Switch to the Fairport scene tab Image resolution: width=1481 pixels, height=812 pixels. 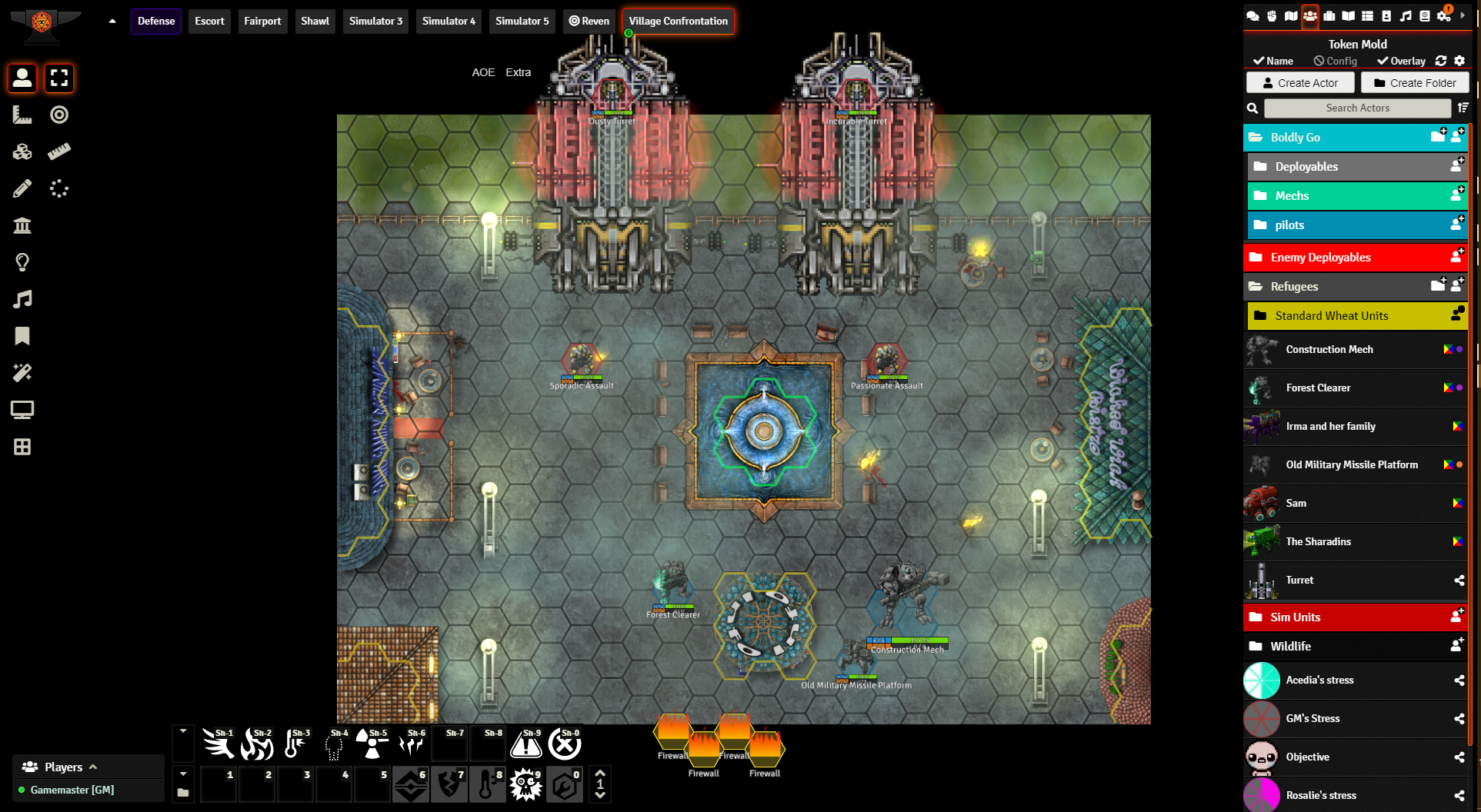tap(262, 21)
